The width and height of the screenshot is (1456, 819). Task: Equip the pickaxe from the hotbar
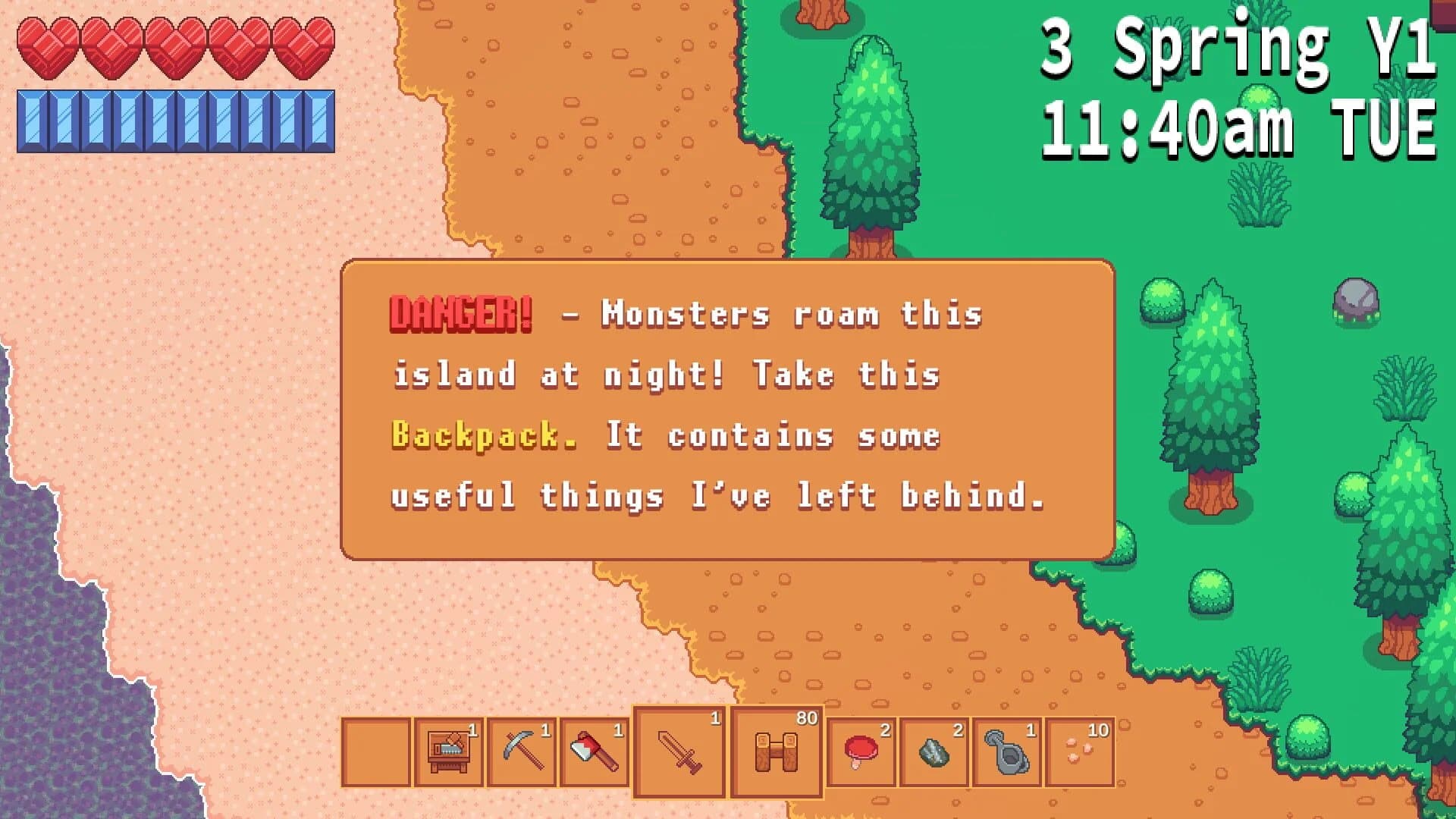(x=522, y=752)
